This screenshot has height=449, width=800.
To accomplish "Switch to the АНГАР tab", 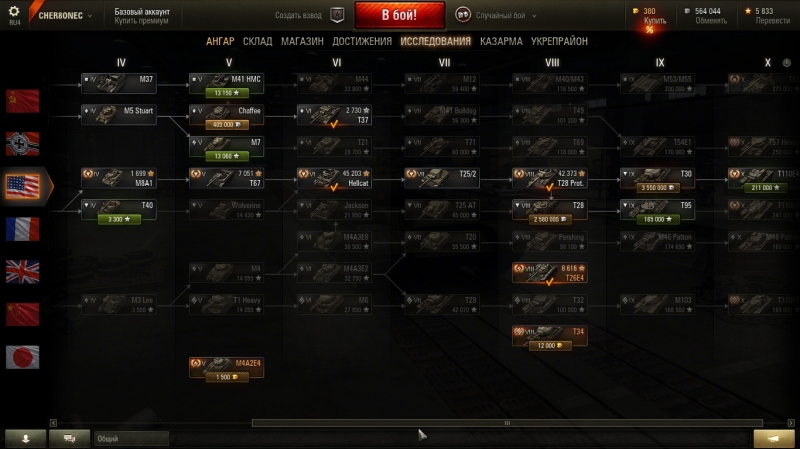I will [220, 42].
